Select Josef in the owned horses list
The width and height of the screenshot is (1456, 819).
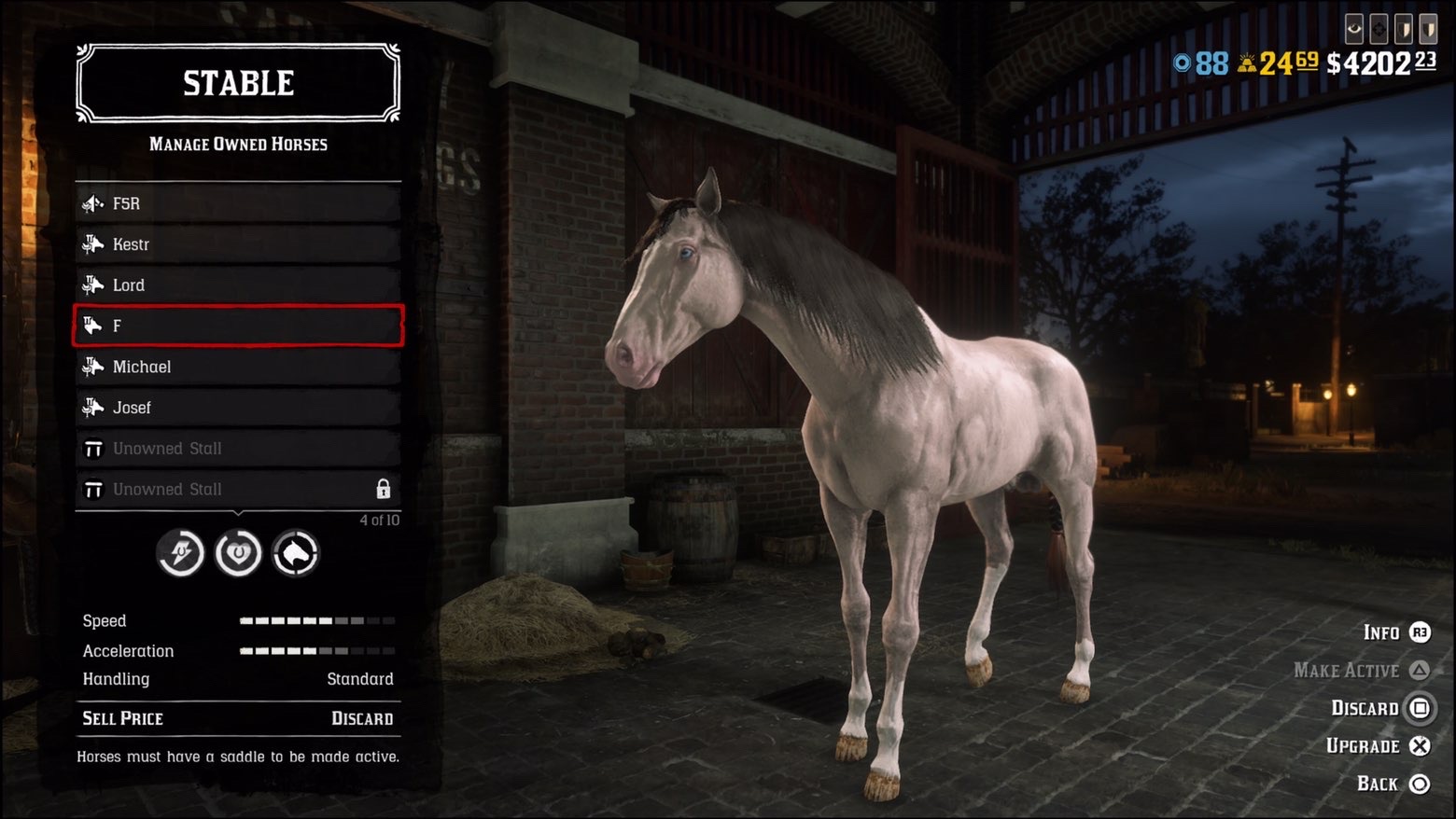(x=238, y=408)
